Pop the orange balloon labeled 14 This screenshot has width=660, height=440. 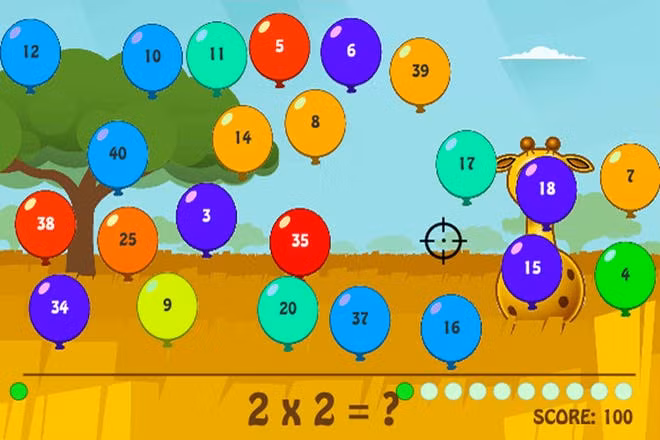point(243,139)
